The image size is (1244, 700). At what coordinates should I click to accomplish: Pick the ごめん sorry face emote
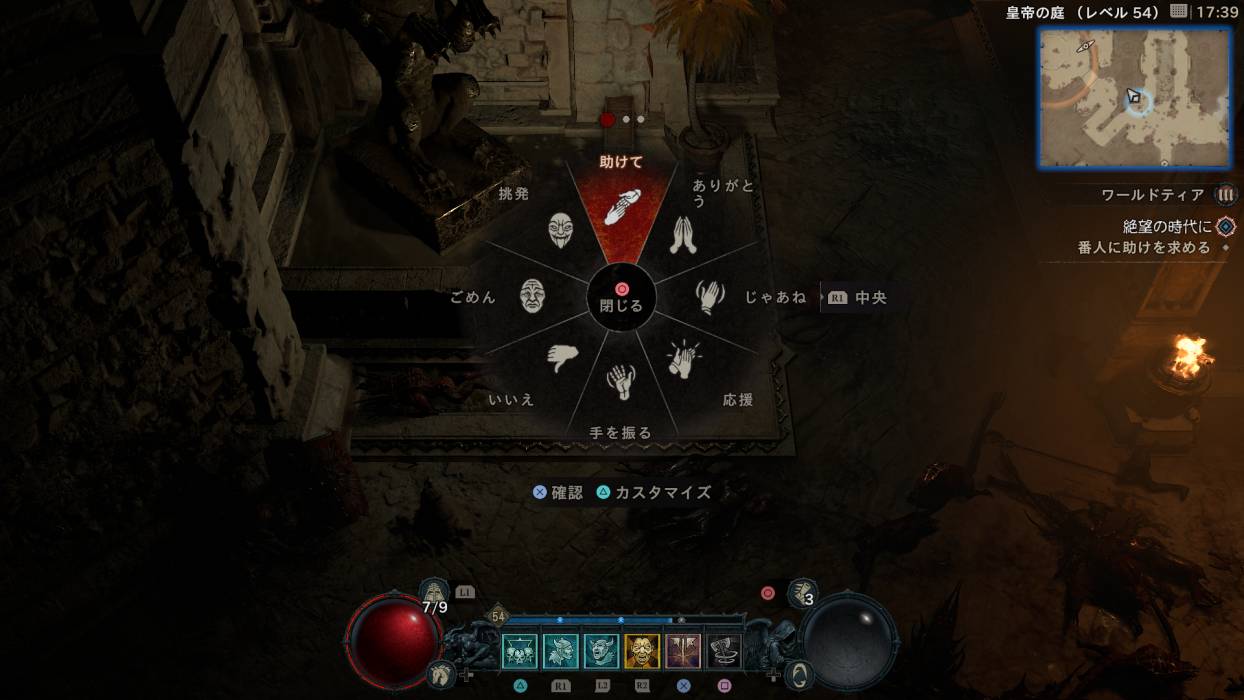coord(532,296)
